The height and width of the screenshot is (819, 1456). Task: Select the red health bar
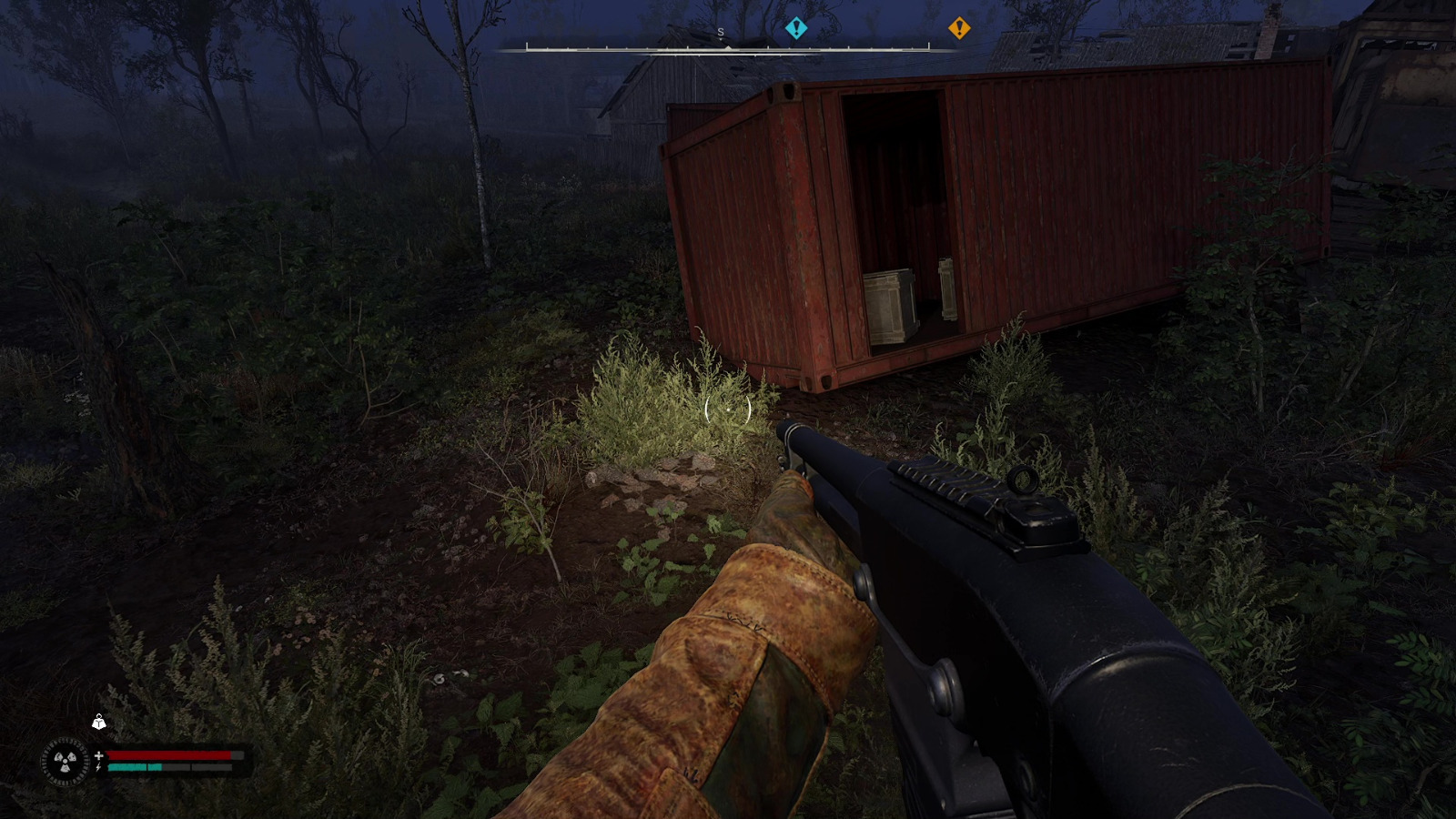(x=168, y=755)
